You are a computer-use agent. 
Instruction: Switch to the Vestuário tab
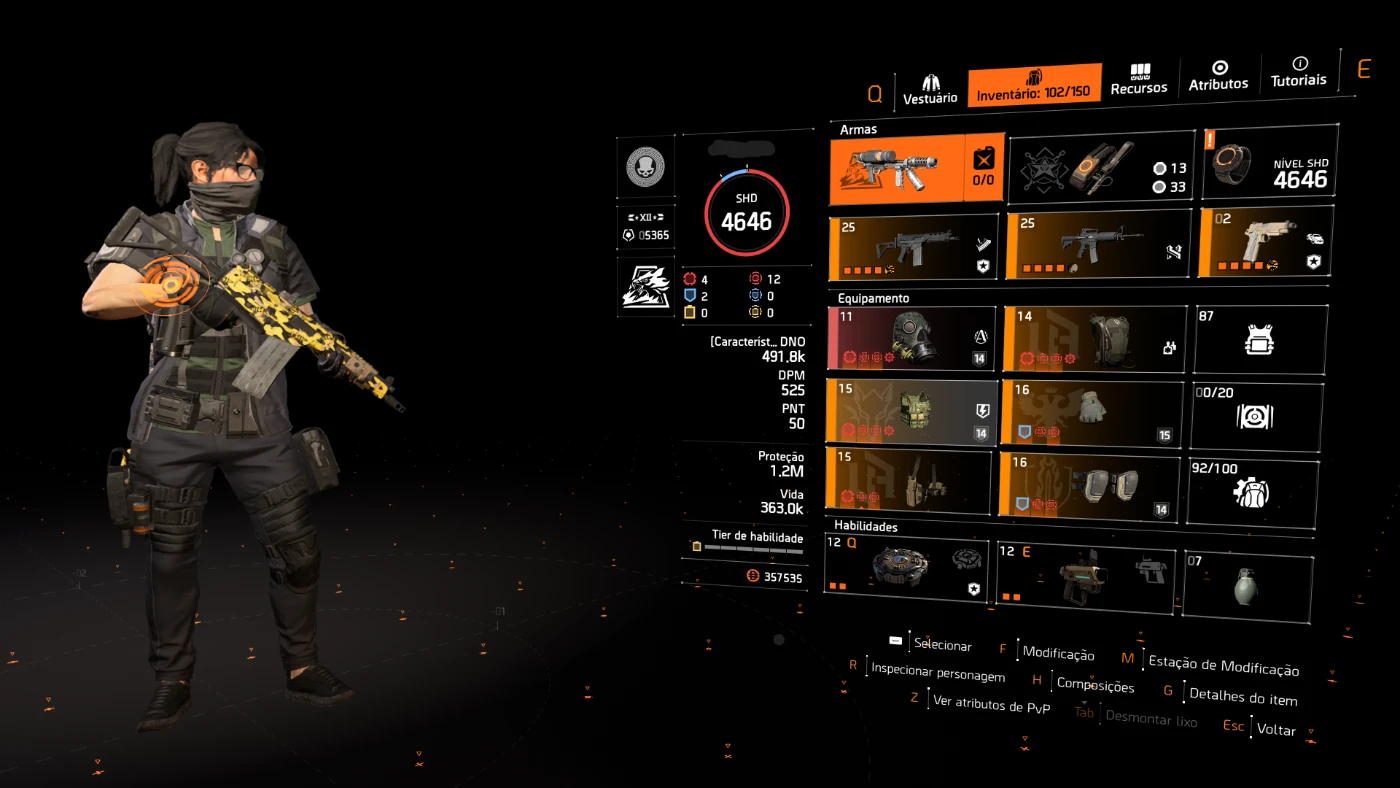coord(930,88)
